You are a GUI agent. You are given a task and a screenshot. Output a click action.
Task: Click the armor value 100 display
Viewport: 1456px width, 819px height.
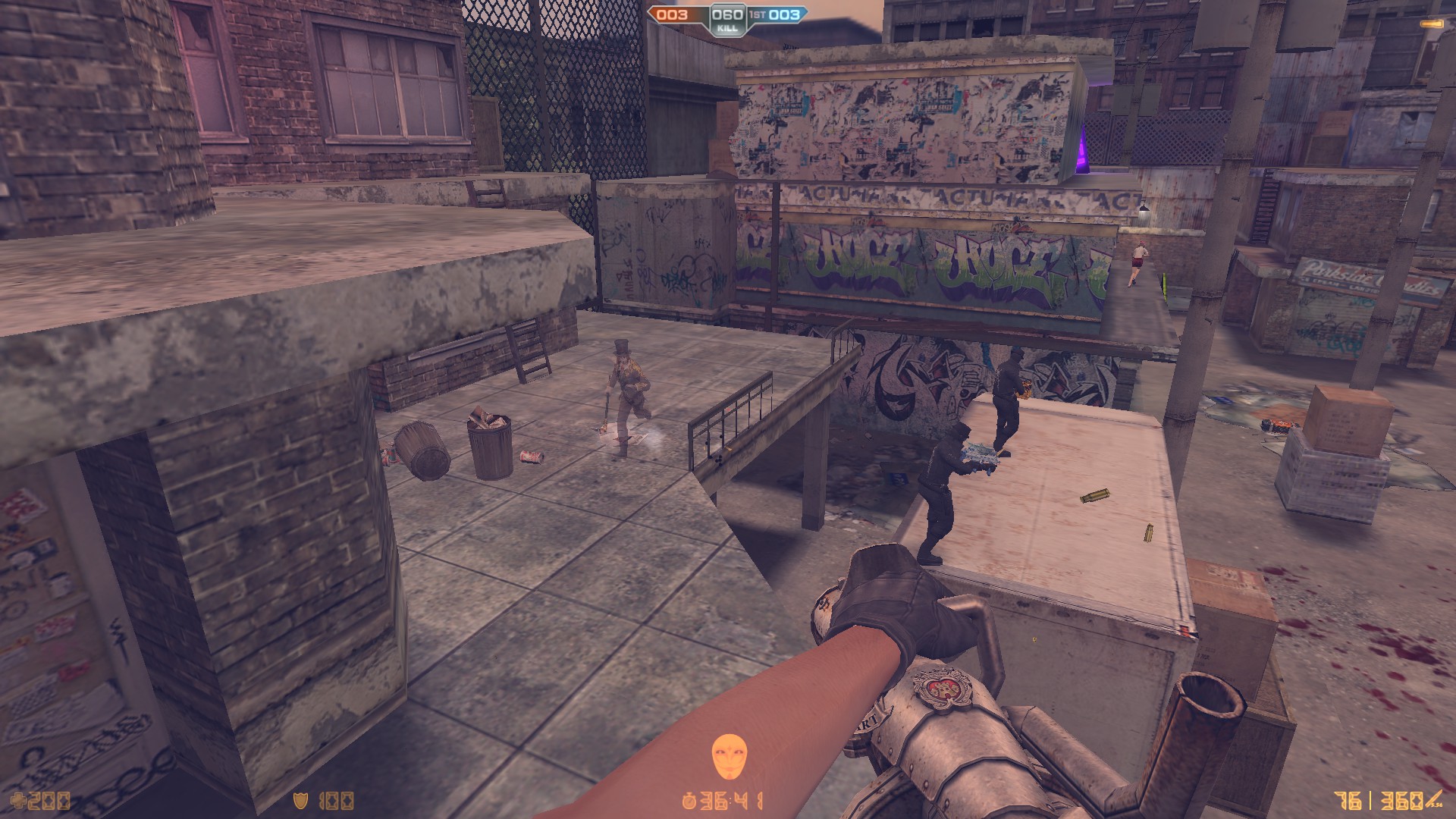click(339, 800)
